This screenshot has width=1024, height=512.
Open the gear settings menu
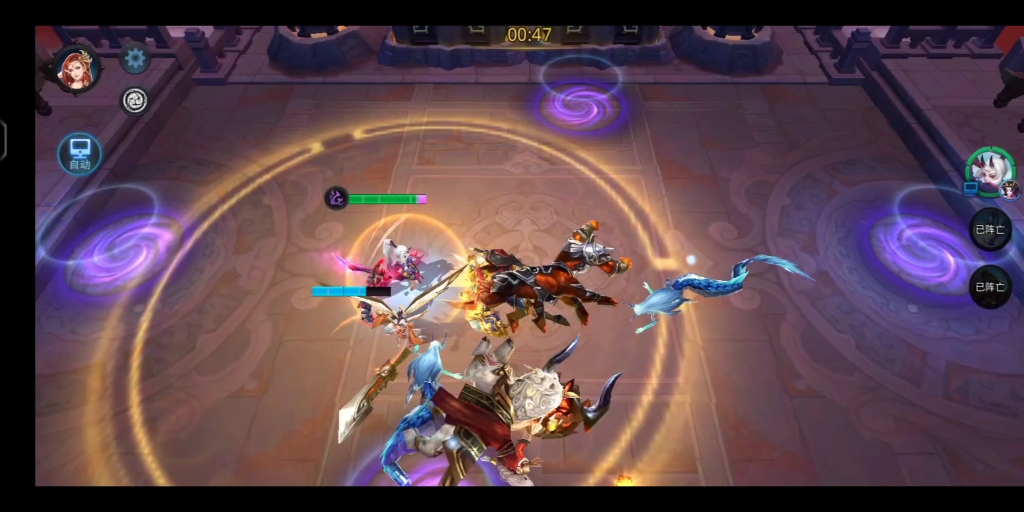pyautogui.click(x=135, y=58)
